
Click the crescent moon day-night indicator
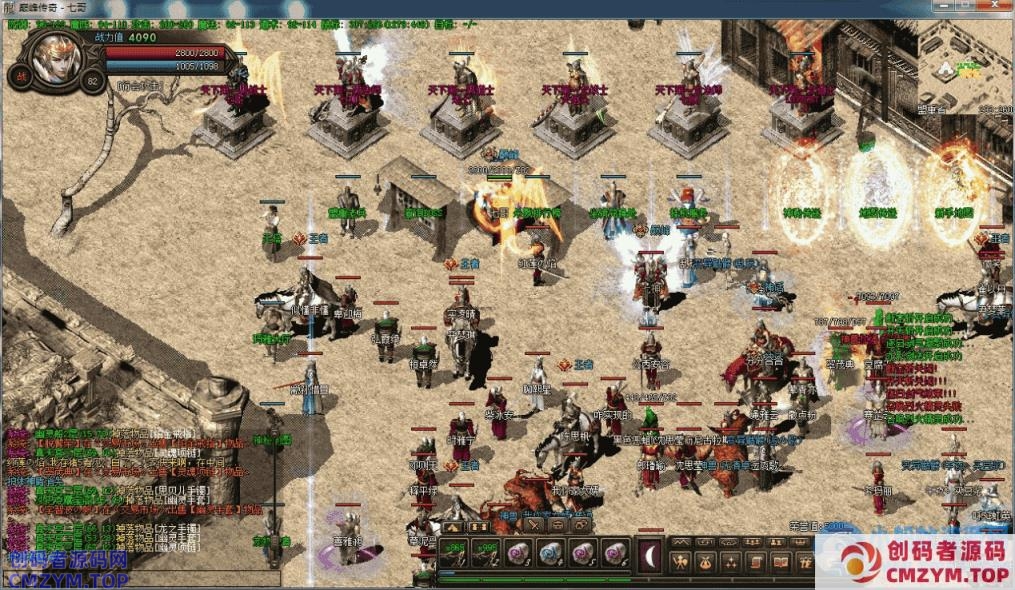tap(650, 553)
